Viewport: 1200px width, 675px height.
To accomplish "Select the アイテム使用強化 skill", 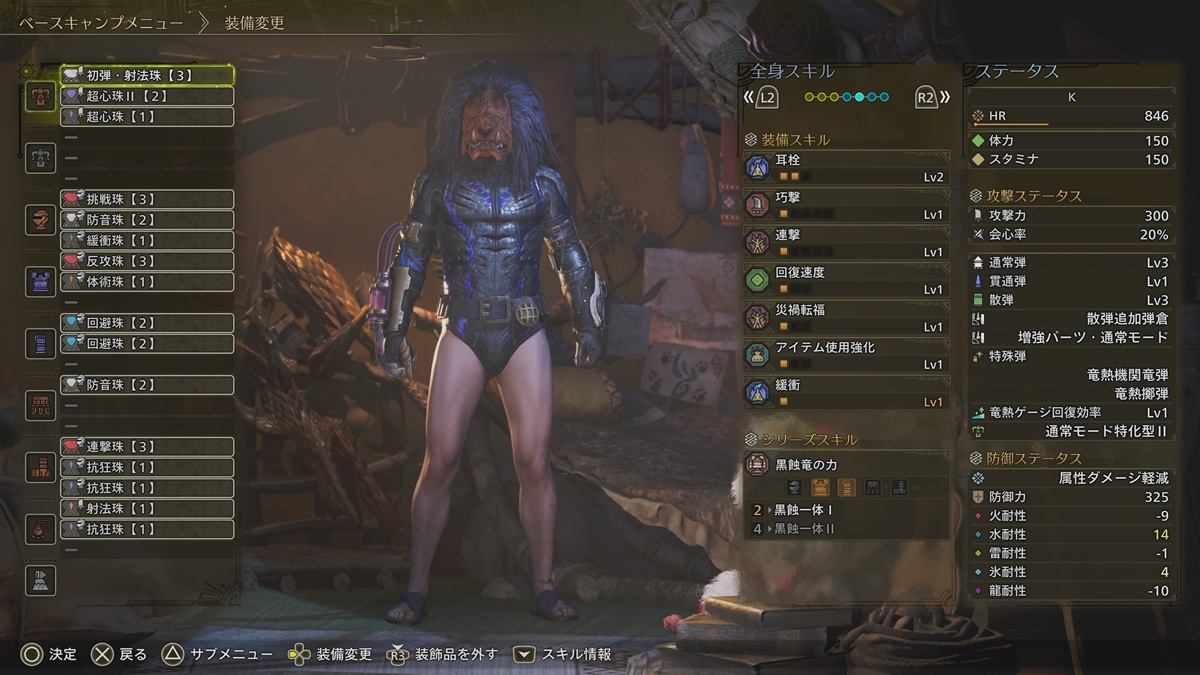I will (846, 355).
